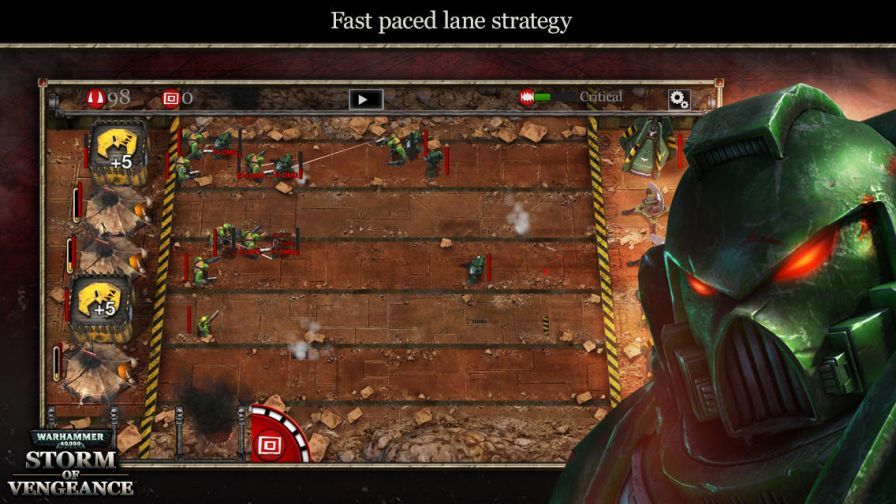The height and width of the screenshot is (504, 896).
Task: Open the gear settings menu
Action: coord(679,98)
